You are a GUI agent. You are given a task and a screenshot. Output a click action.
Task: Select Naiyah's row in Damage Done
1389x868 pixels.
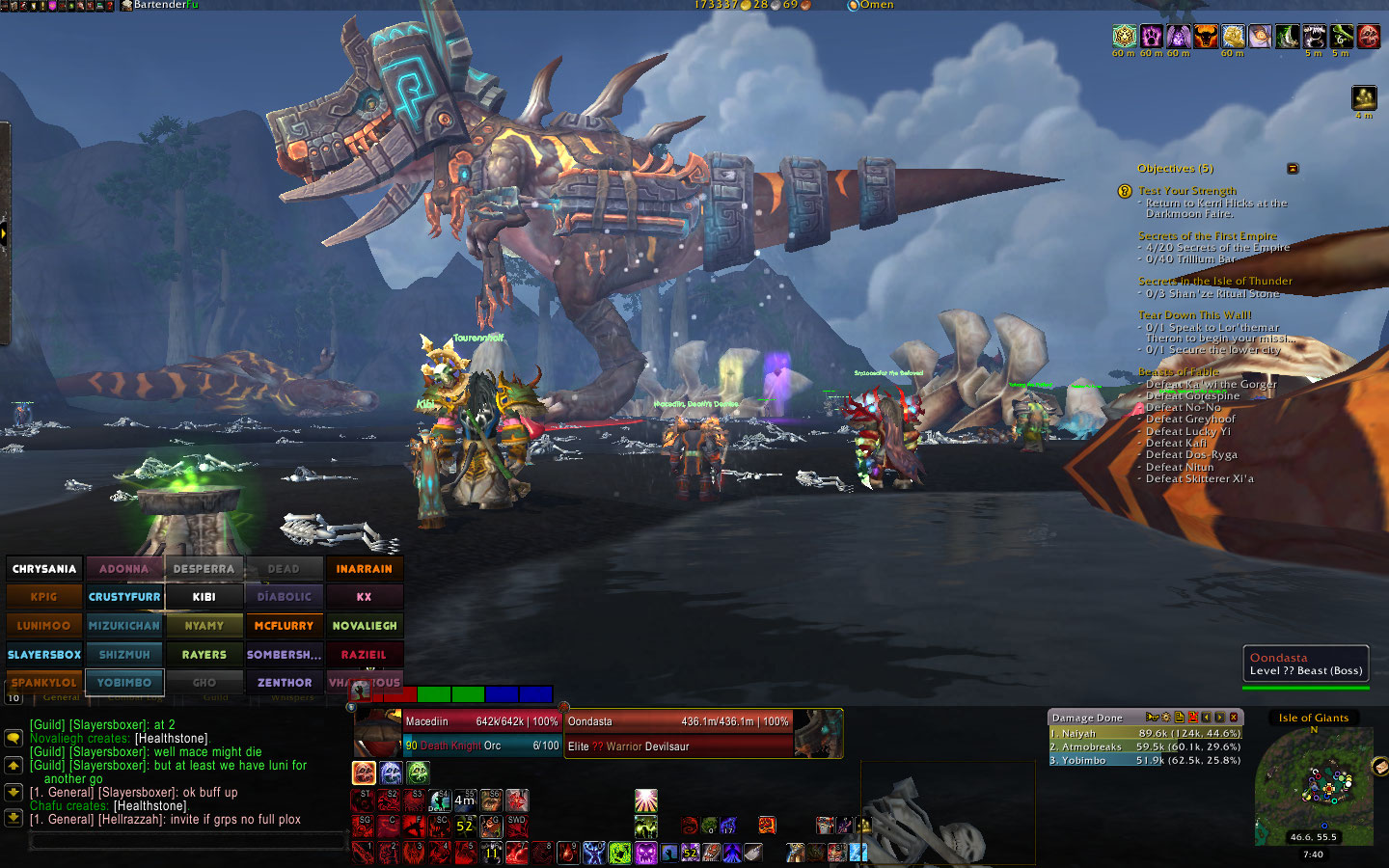pyautogui.click(x=1144, y=733)
